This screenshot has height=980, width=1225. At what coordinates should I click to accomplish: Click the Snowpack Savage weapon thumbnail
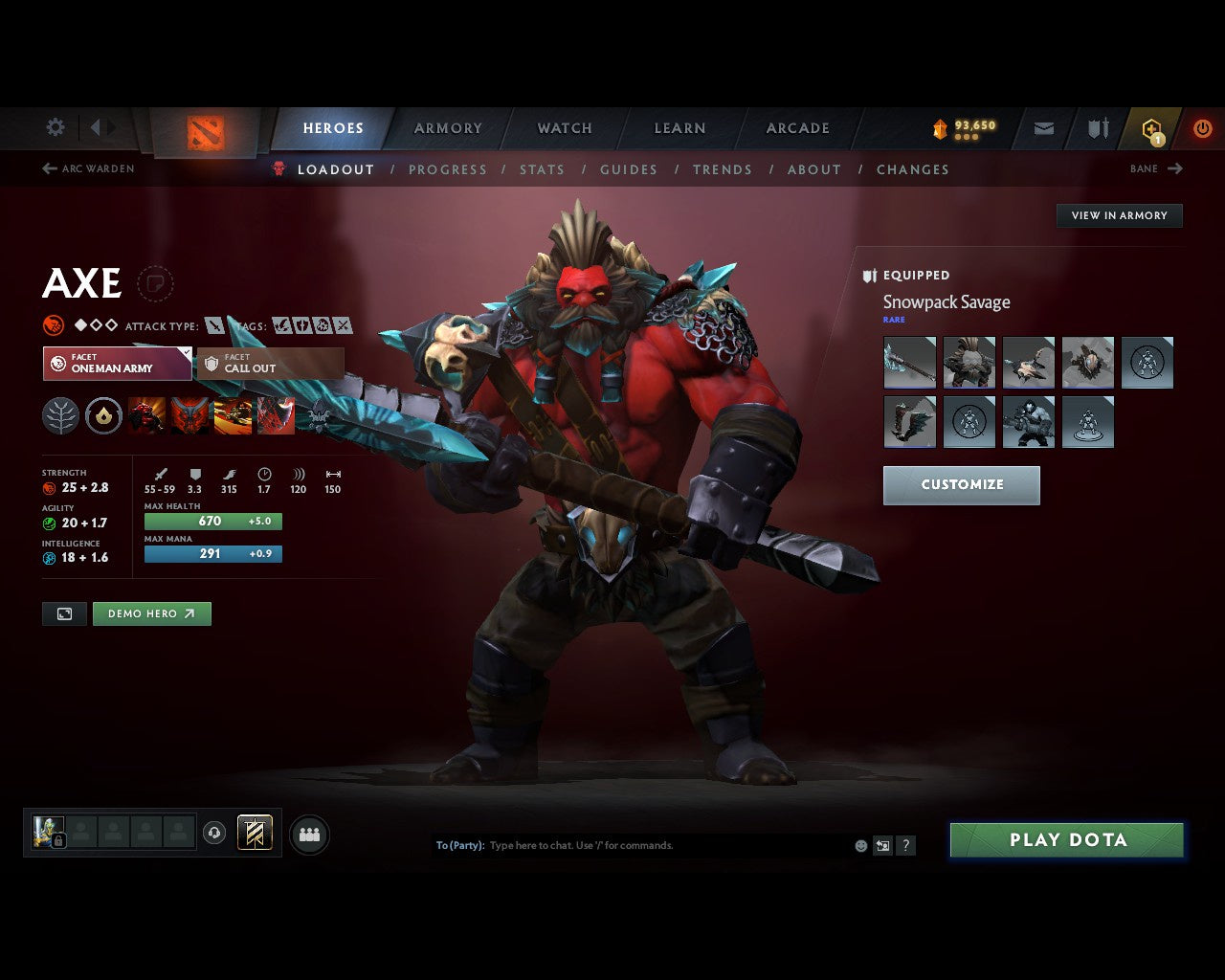909,362
